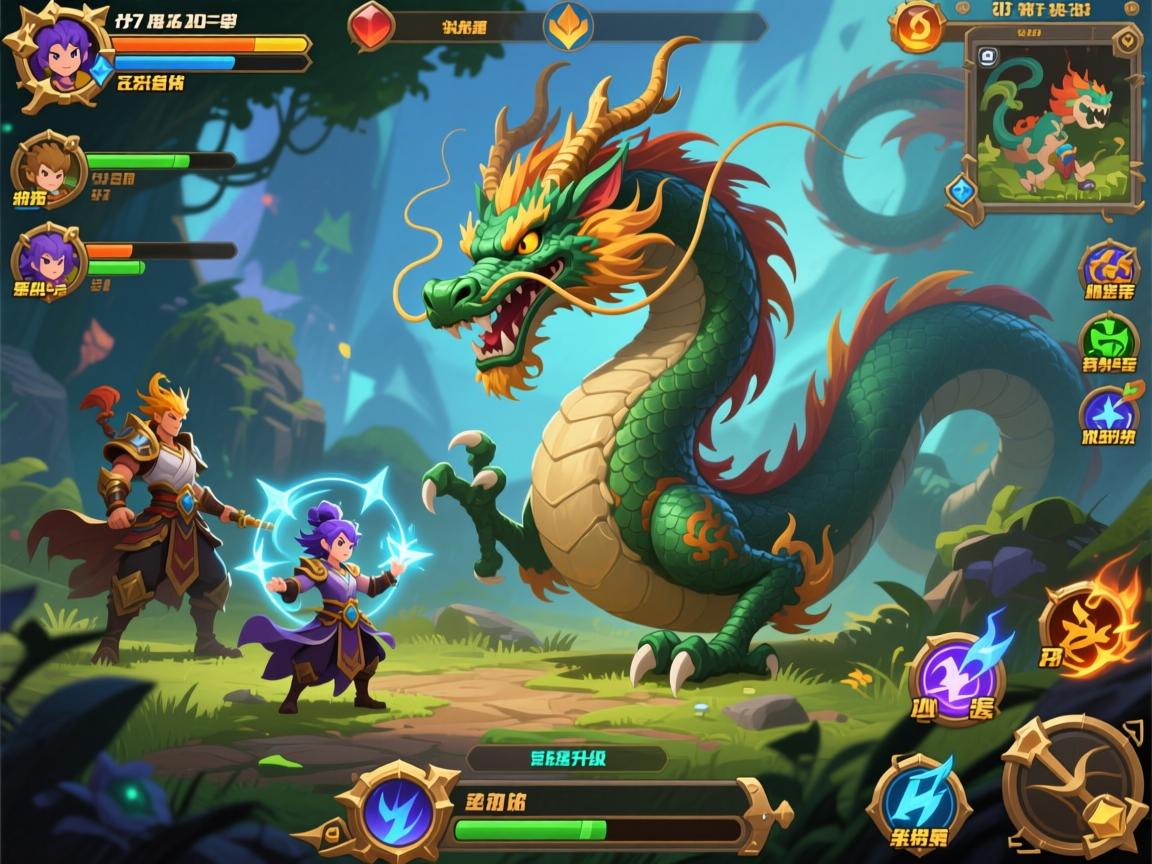
Task: Click the teal-text upgrade label above the bottom bar
Action: [x=566, y=758]
